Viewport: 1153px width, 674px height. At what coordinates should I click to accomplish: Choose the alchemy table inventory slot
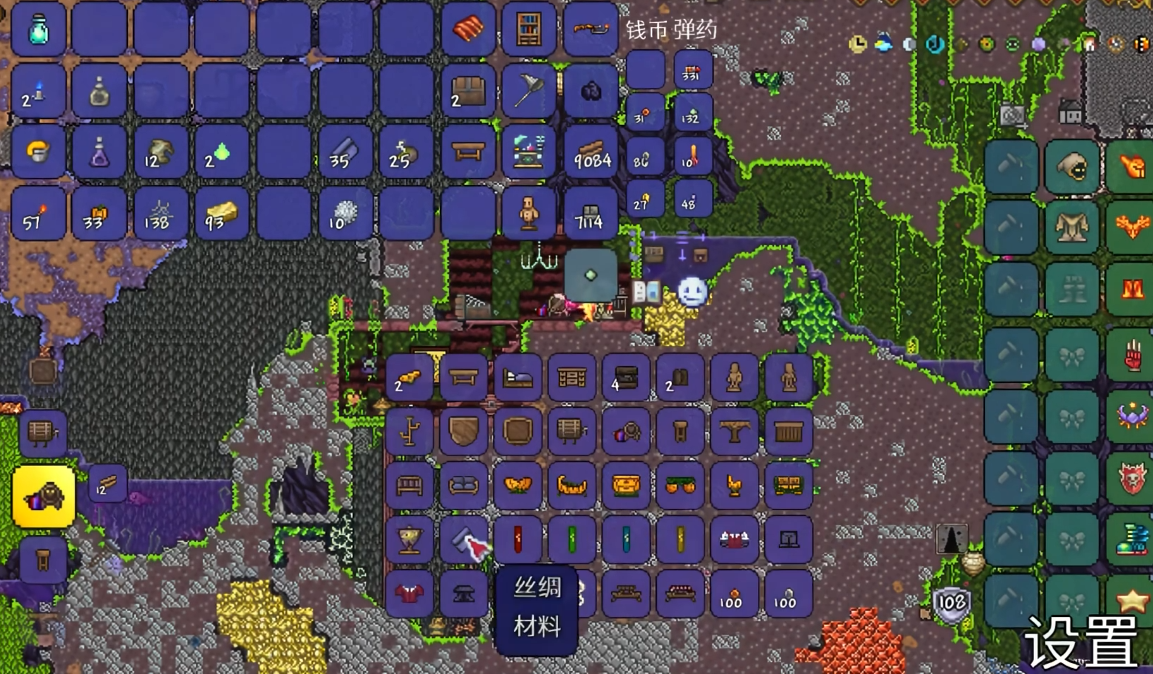[x=529, y=152]
